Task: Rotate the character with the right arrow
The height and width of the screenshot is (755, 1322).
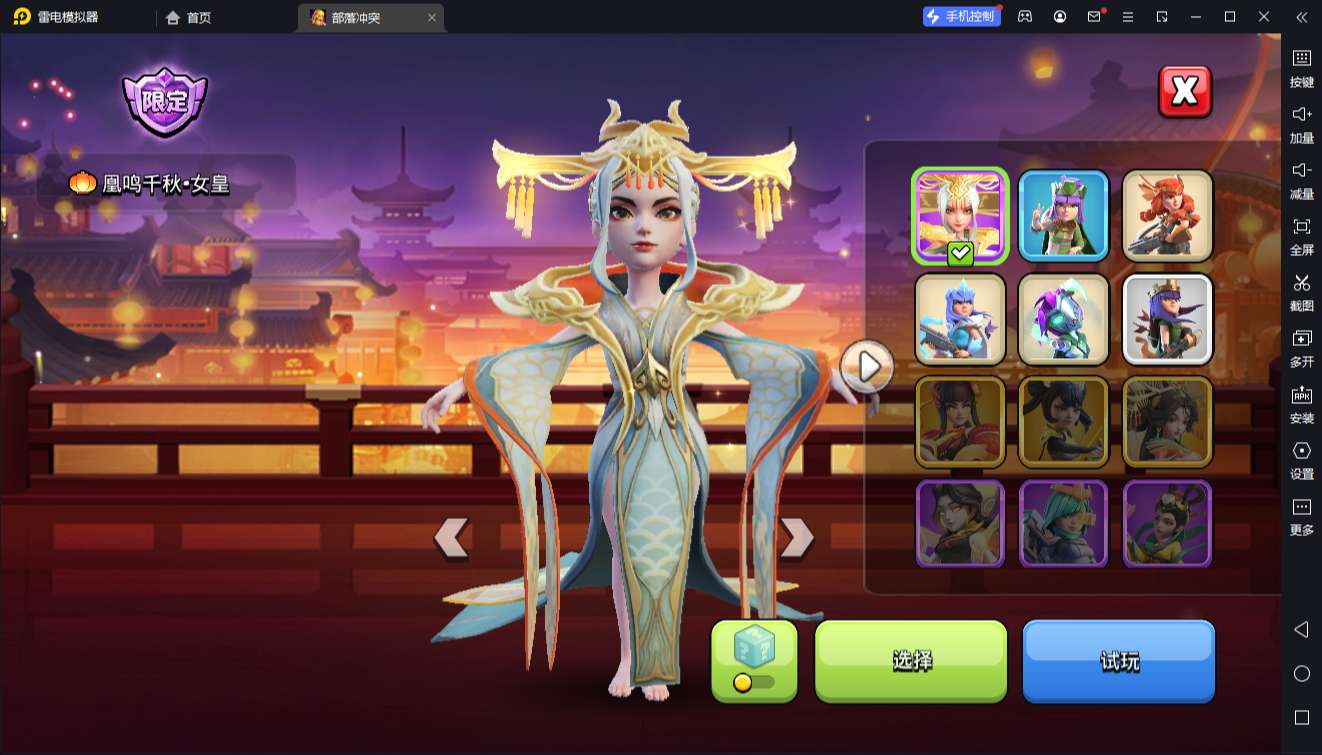Action: pos(796,538)
